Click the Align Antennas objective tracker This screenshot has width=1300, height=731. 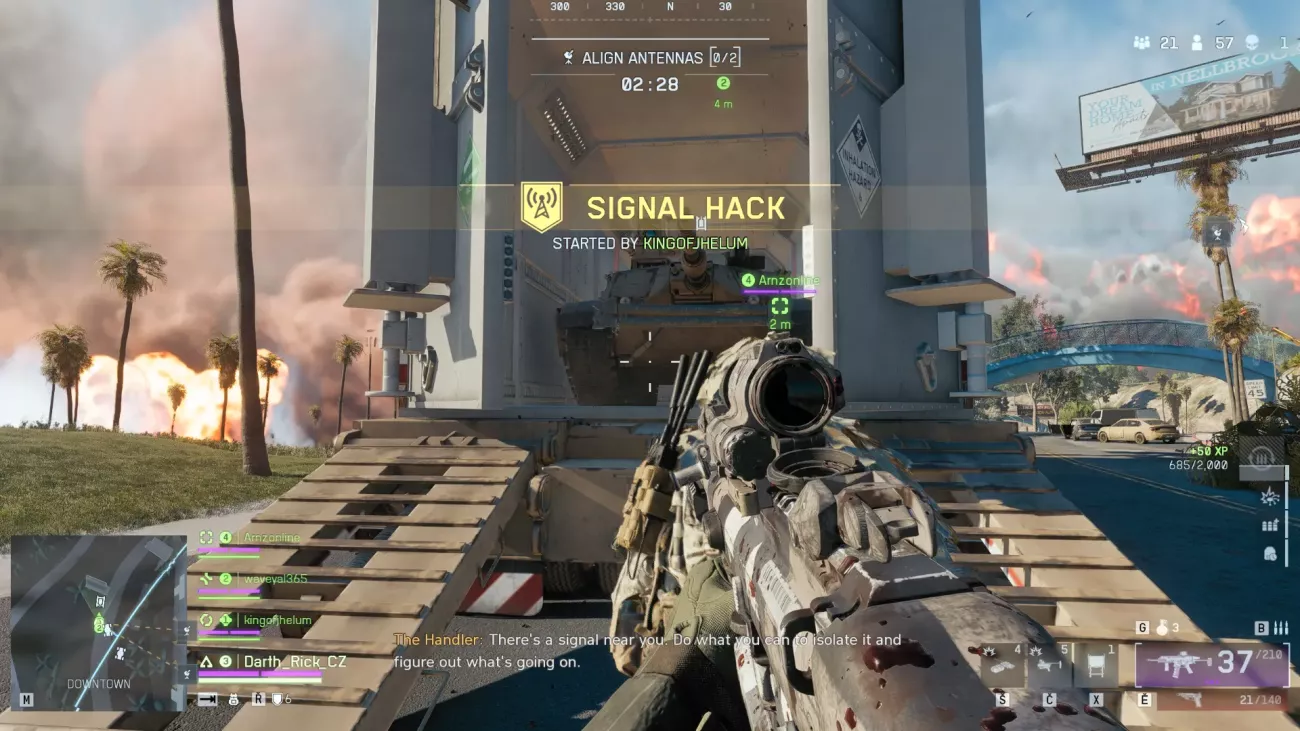[x=650, y=58]
